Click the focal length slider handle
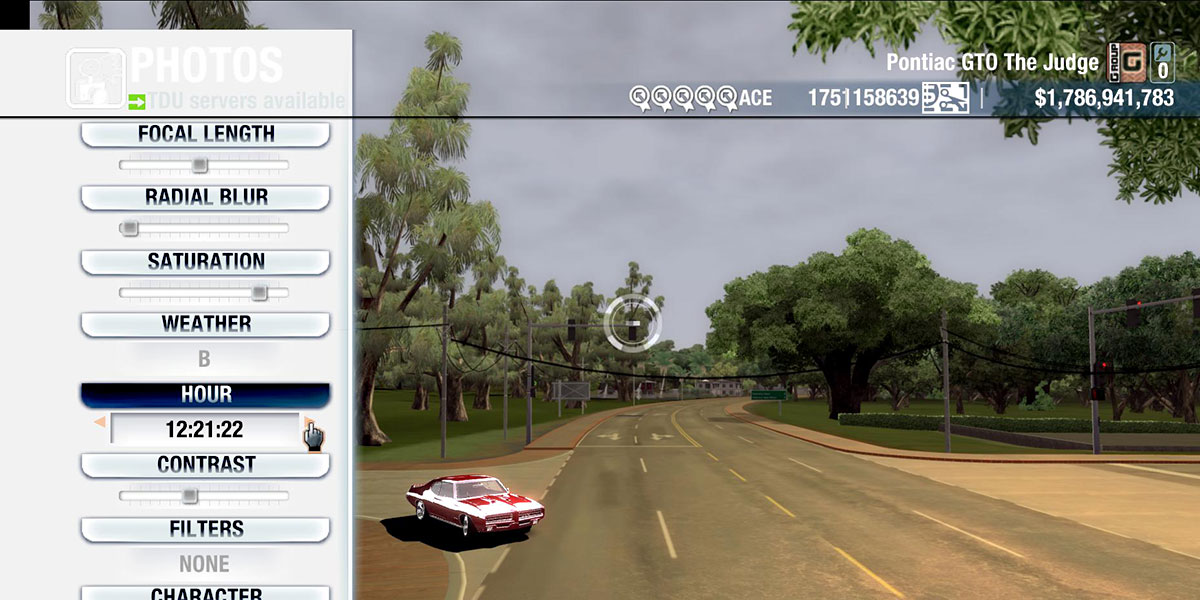Screen dimensions: 1200x600 click(200, 165)
